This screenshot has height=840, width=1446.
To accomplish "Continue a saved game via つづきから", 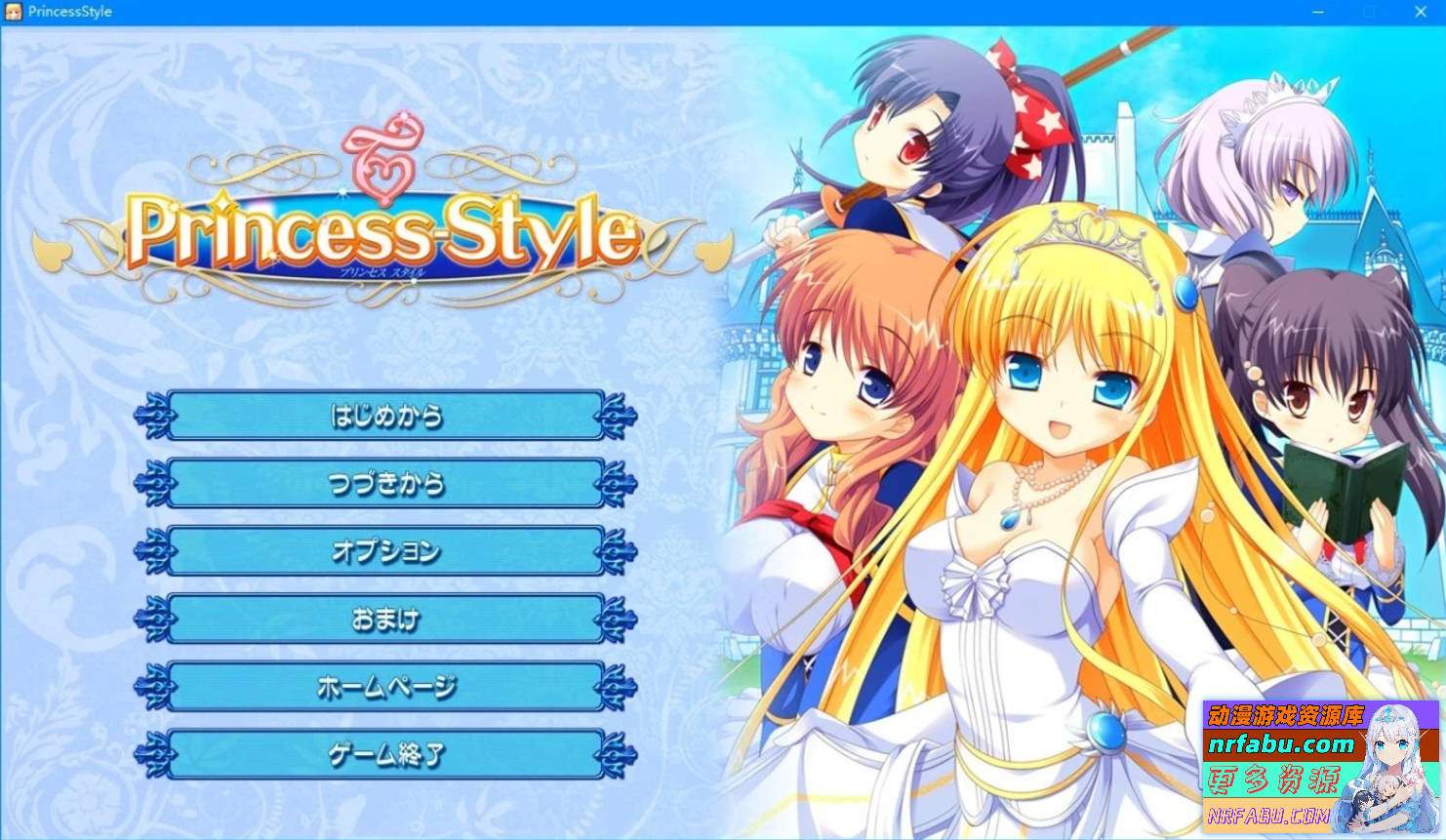I will point(385,484).
